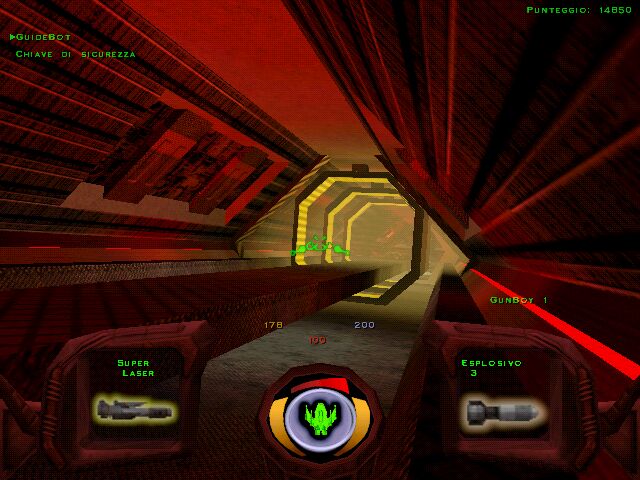Click the green ship shield indicator
This screenshot has height=480, width=640.
[320, 417]
